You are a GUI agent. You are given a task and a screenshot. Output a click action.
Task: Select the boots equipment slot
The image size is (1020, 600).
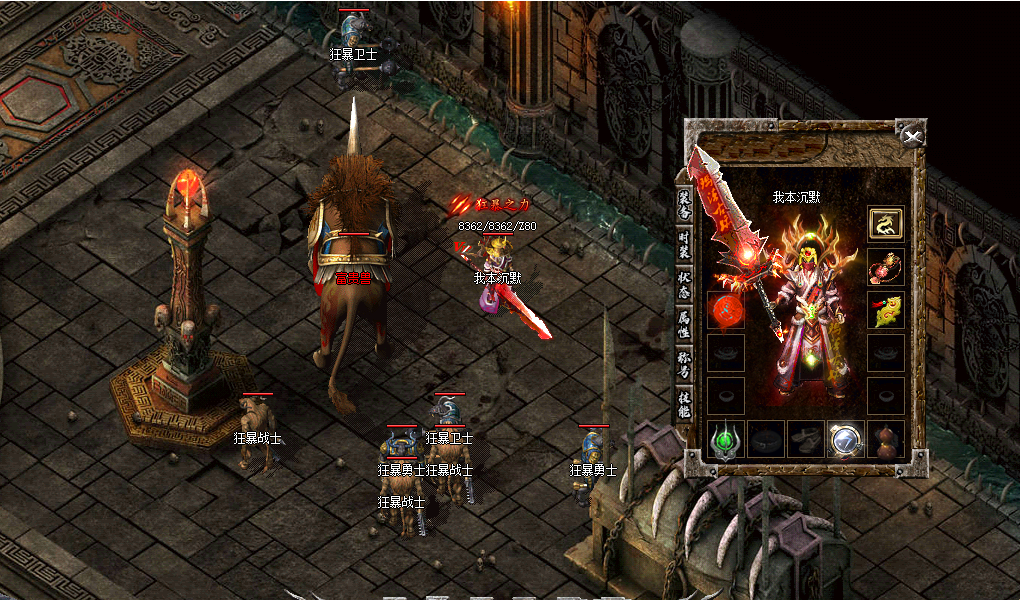point(805,439)
